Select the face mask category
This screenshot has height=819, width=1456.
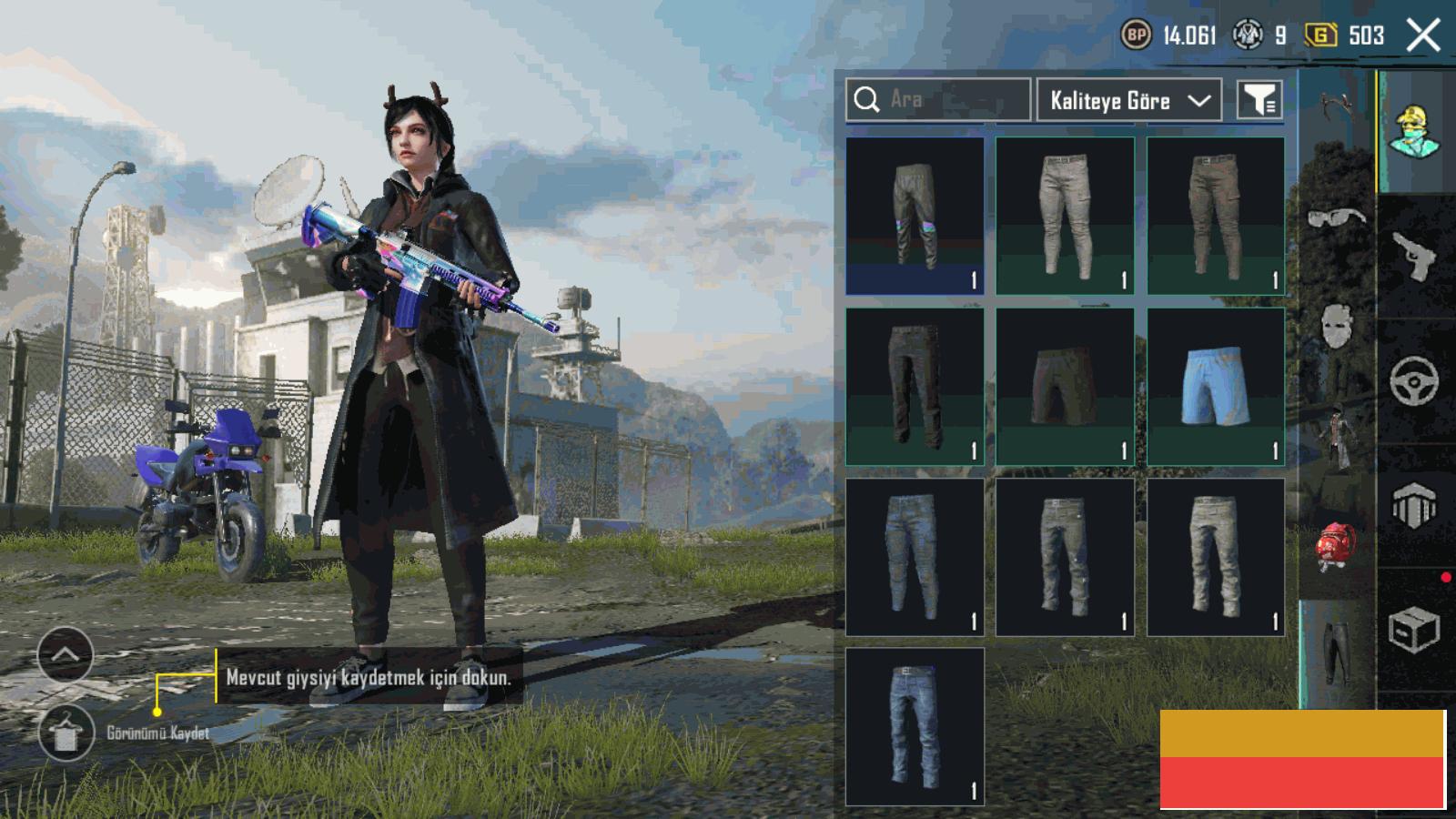1336,325
